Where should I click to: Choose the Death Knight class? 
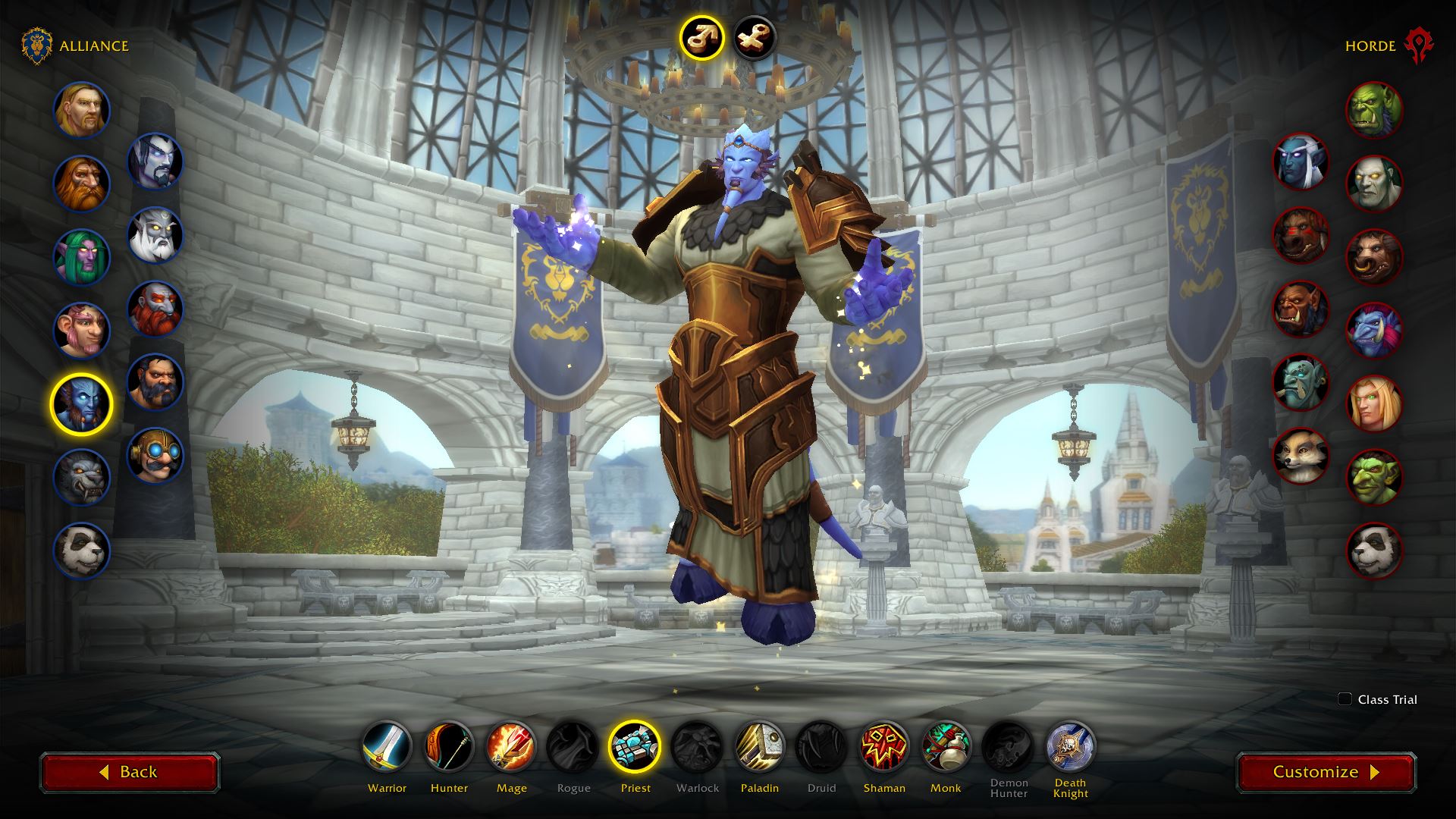click(1070, 747)
